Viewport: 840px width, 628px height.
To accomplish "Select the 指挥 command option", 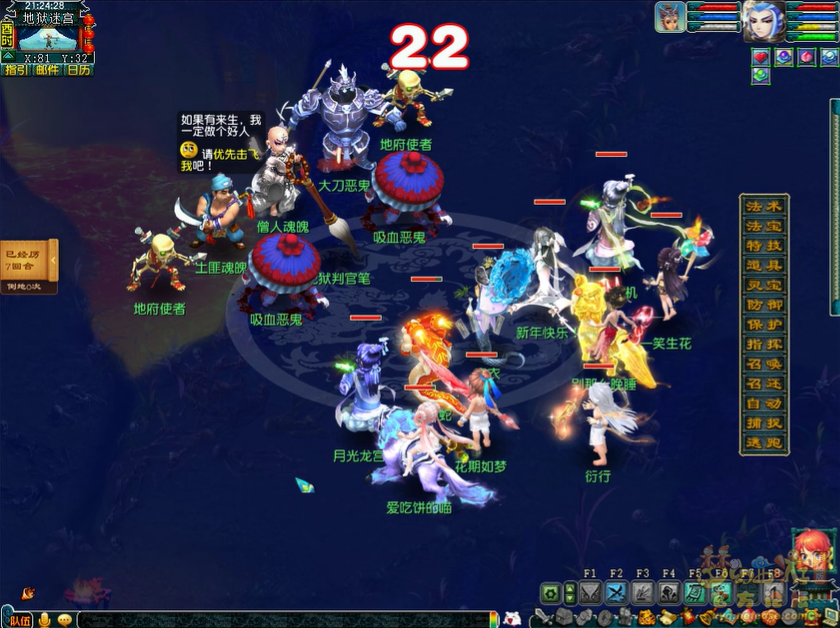I will click(764, 345).
